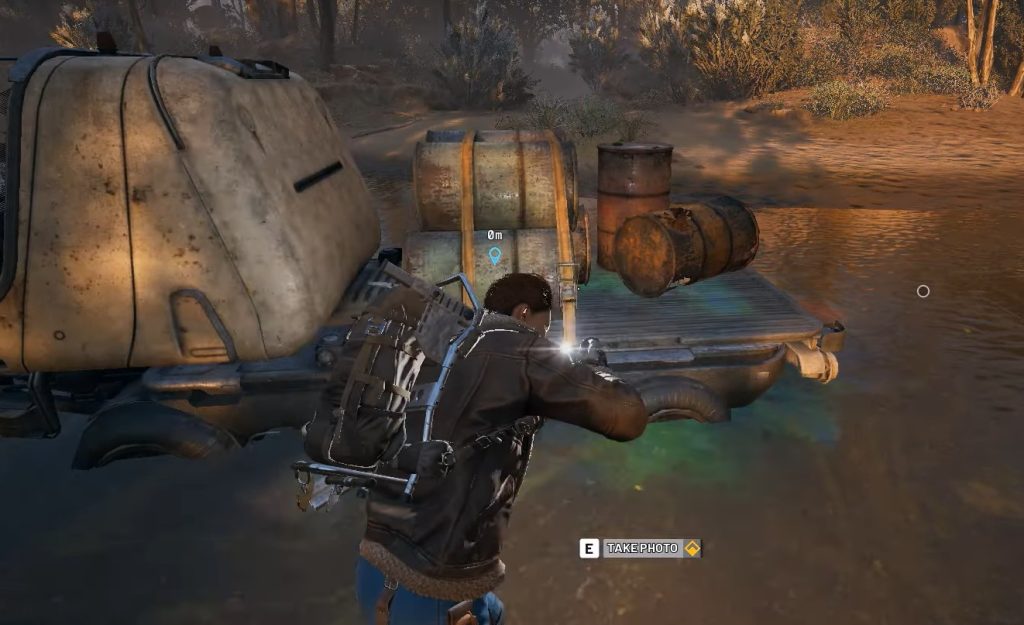Select the blue objective waypoint marker

tap(494, 255)
